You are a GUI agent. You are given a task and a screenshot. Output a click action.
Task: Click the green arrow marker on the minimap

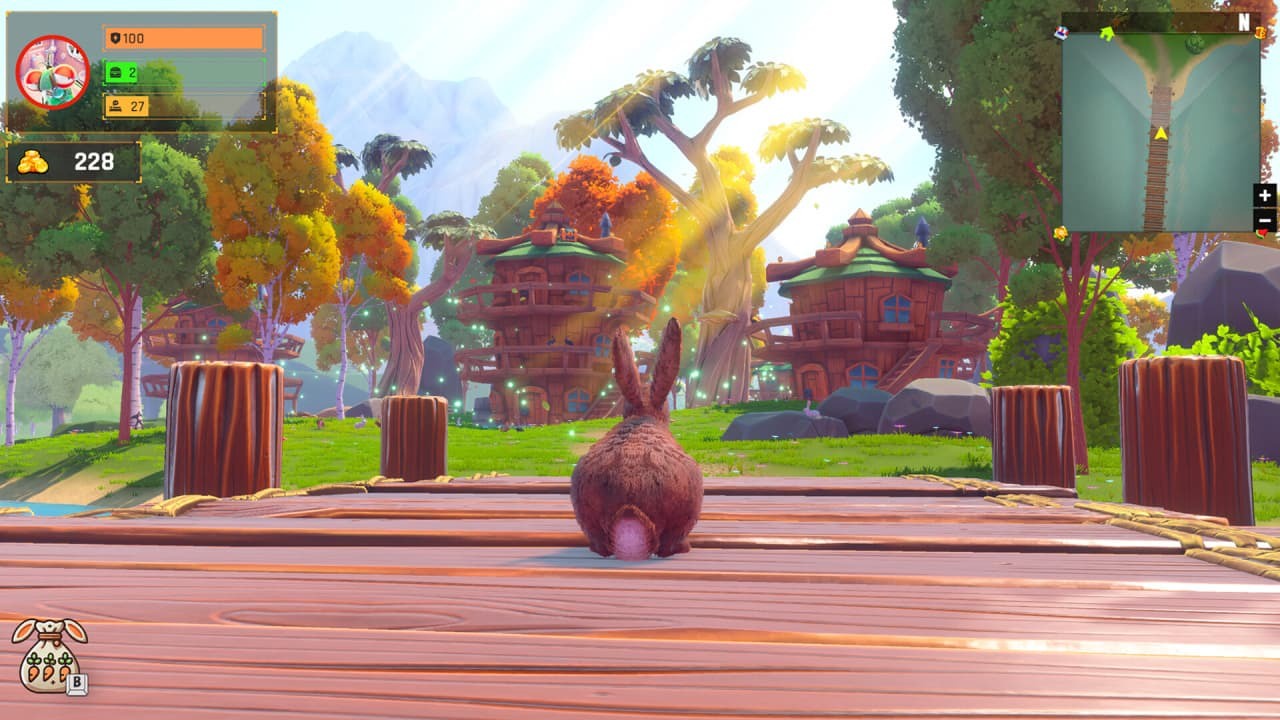[1107, 33]
